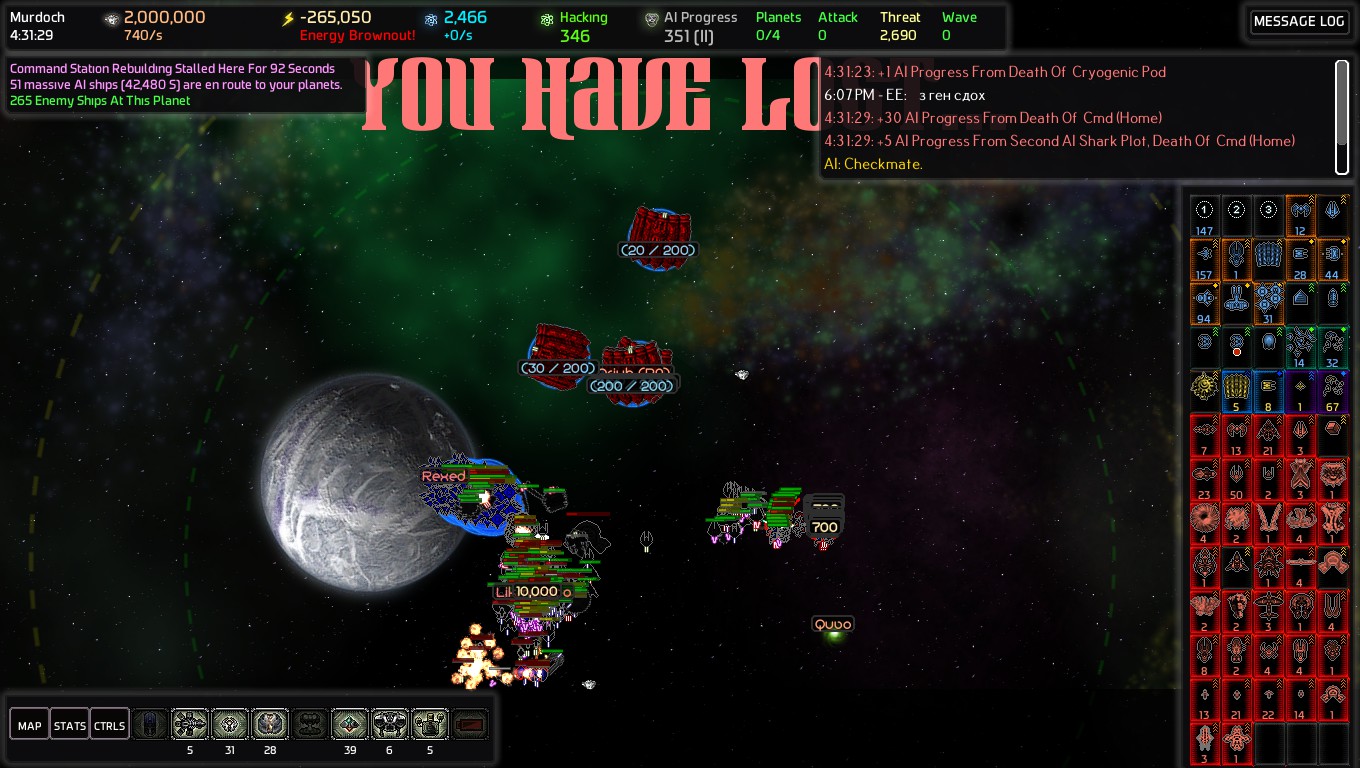This screenshot has width=1360, height=768.
Task: Select control group 3
Action: pos(1269,215)
